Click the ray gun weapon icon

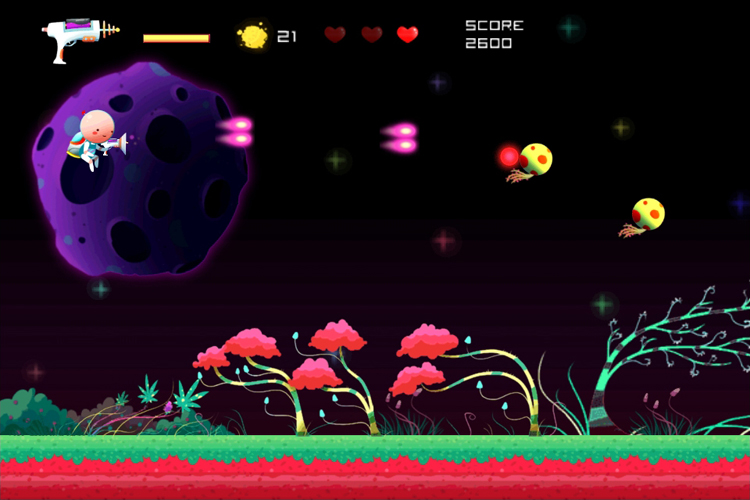point(78,38)
